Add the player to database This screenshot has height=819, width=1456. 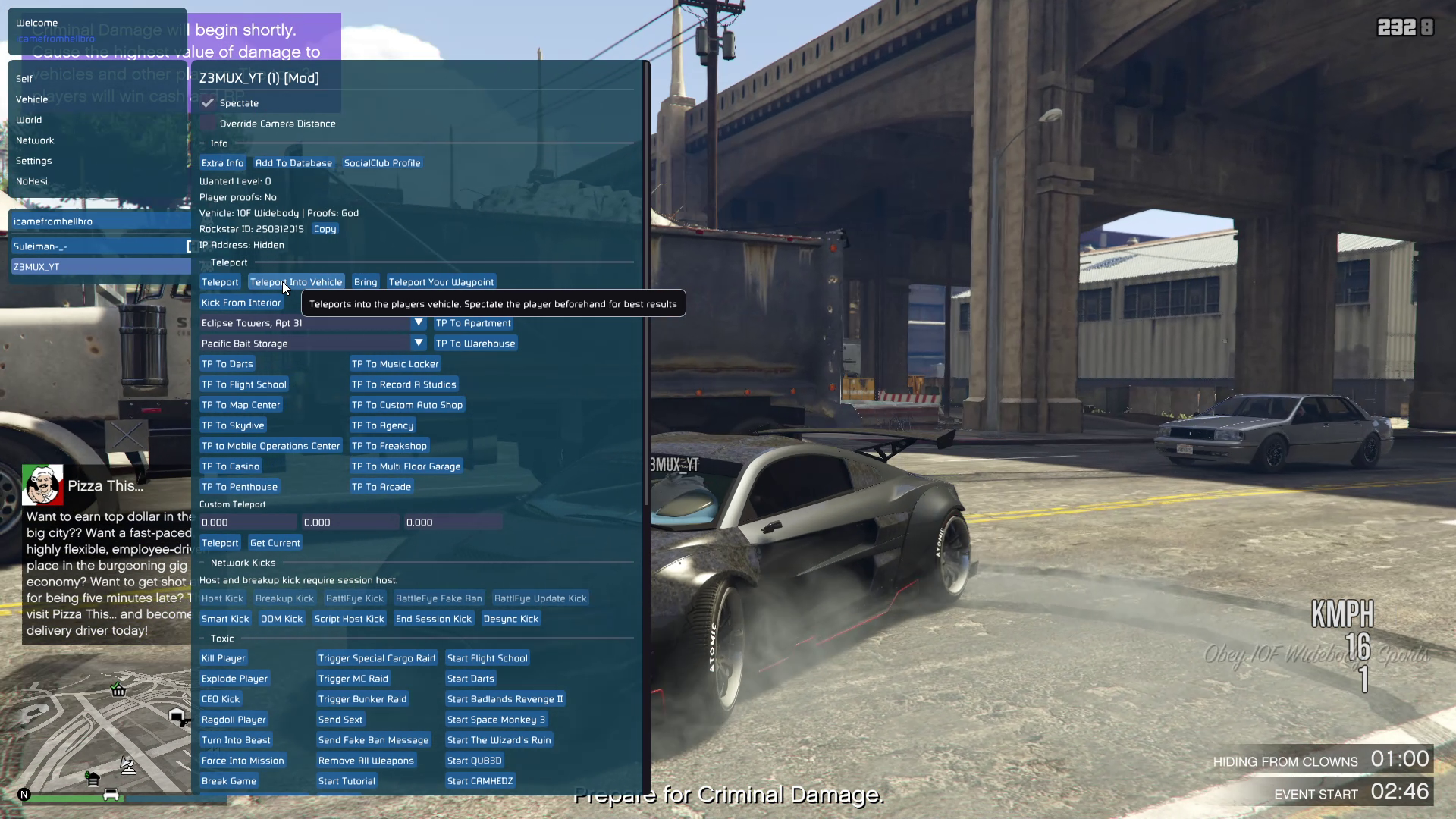[x=293, y=163]
